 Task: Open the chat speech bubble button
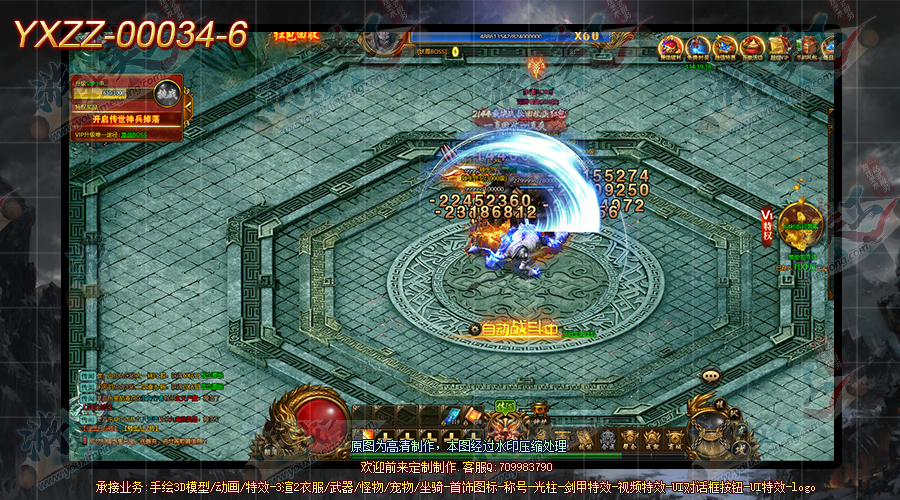(711, 376)
